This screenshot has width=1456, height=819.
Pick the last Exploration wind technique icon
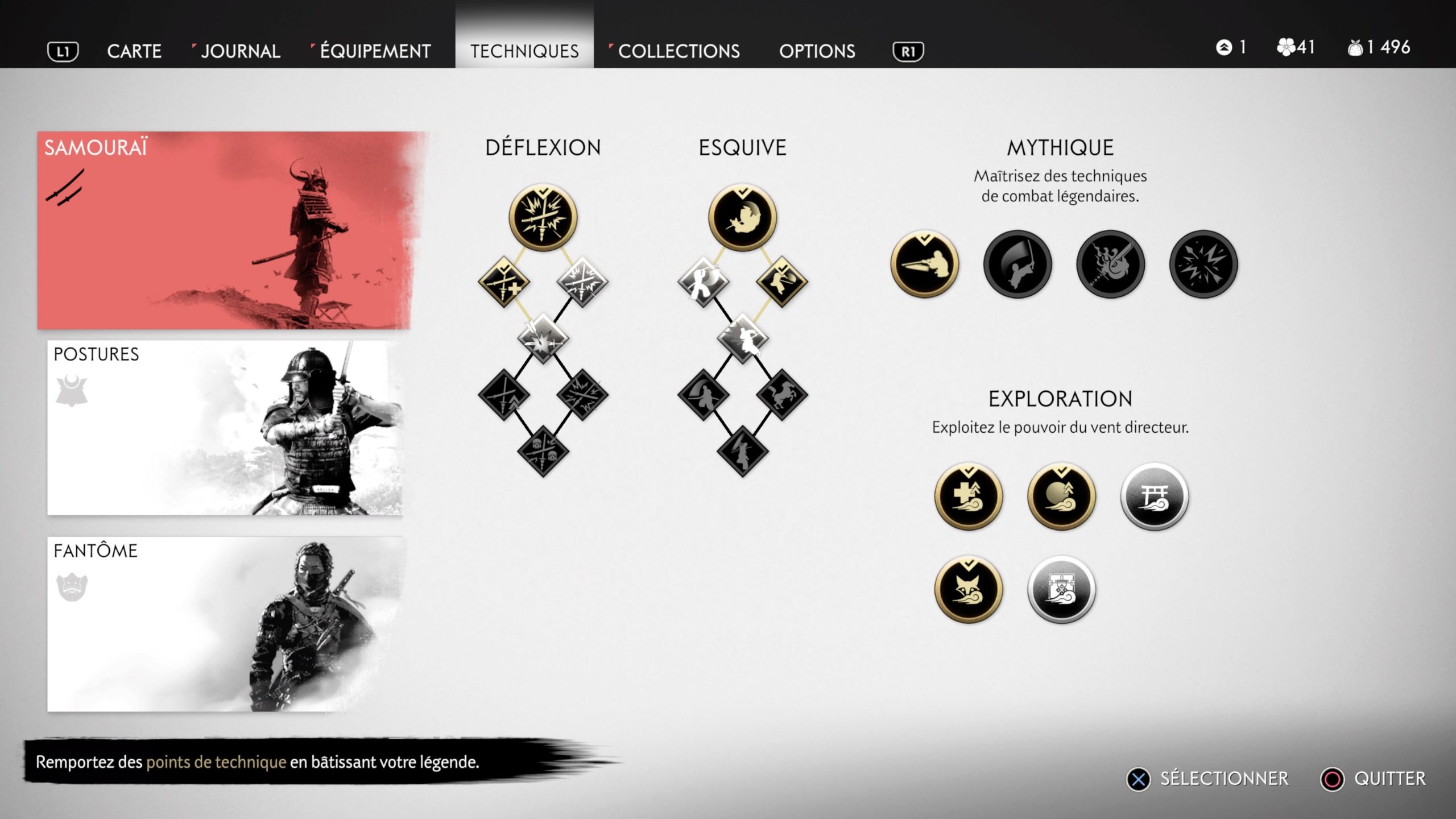(1061, 589)
